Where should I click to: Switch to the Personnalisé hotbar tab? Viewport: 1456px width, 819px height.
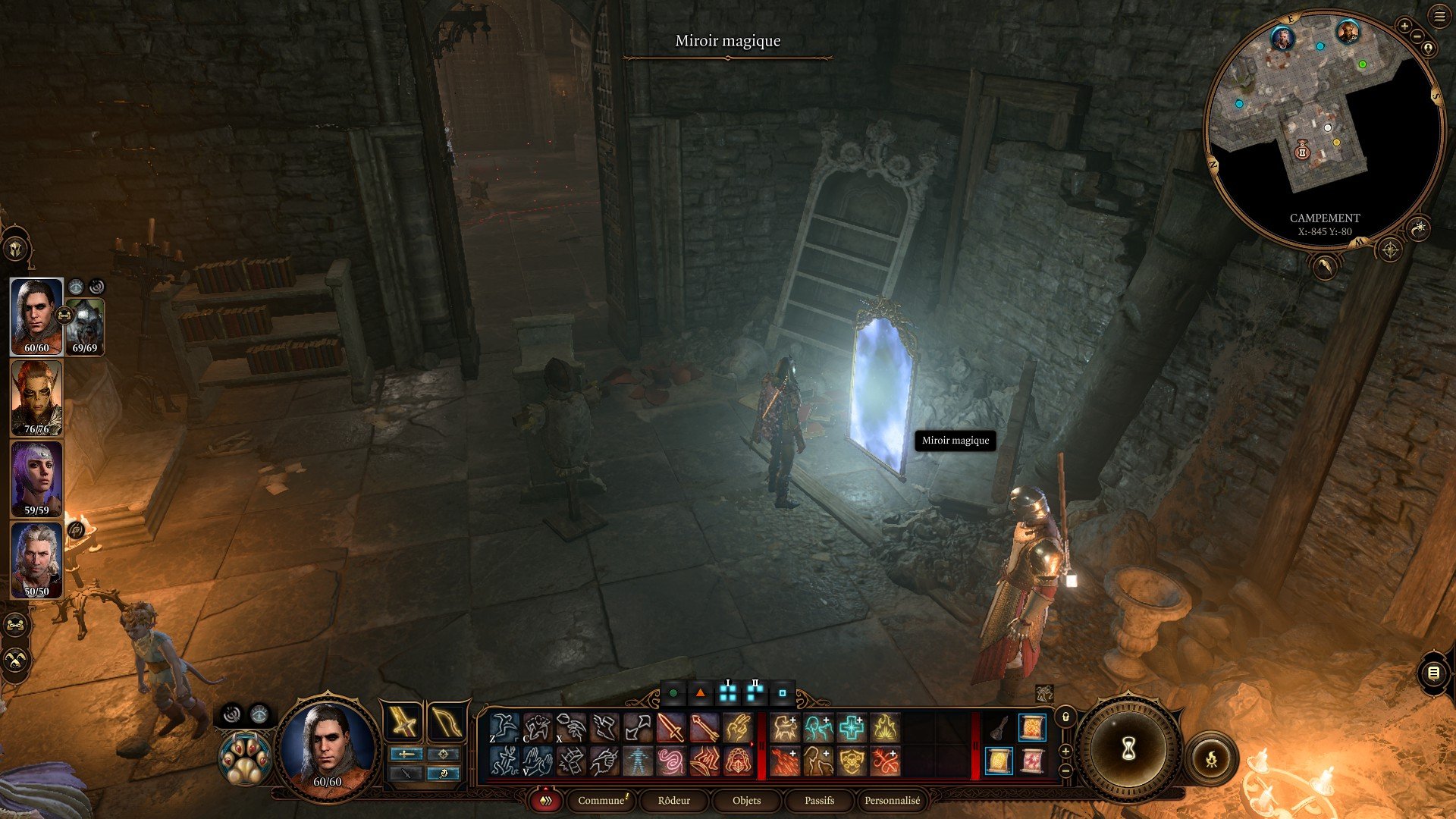[x=892, y=800]
